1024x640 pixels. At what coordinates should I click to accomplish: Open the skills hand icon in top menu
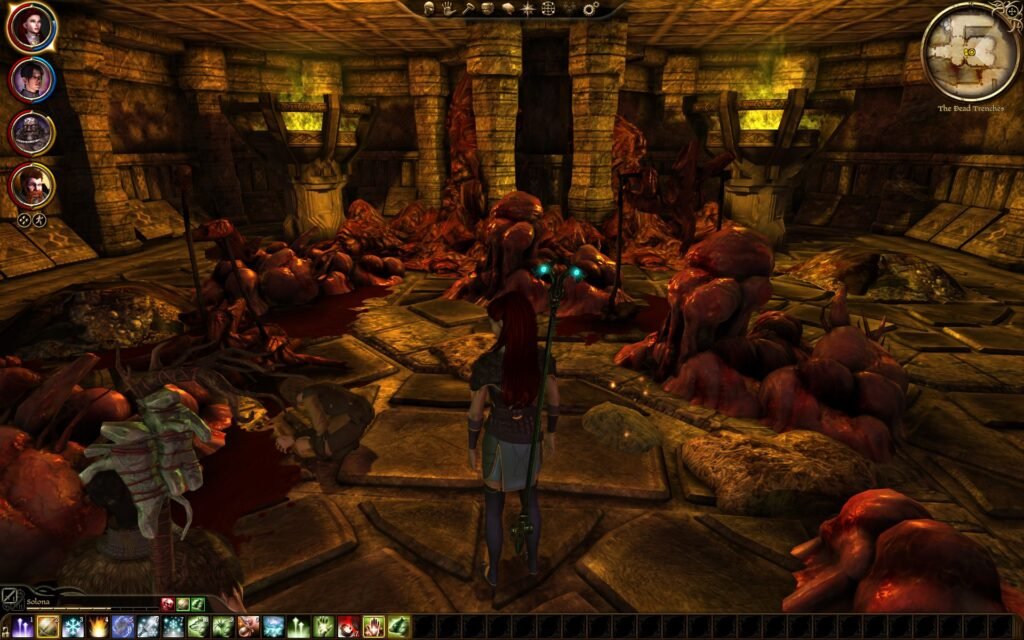tap(447, 8)
